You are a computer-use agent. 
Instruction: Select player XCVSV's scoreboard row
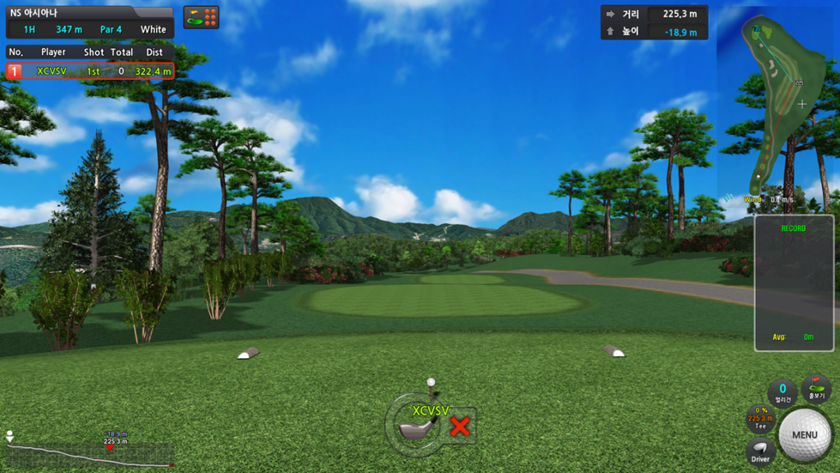tap(90, 71)
